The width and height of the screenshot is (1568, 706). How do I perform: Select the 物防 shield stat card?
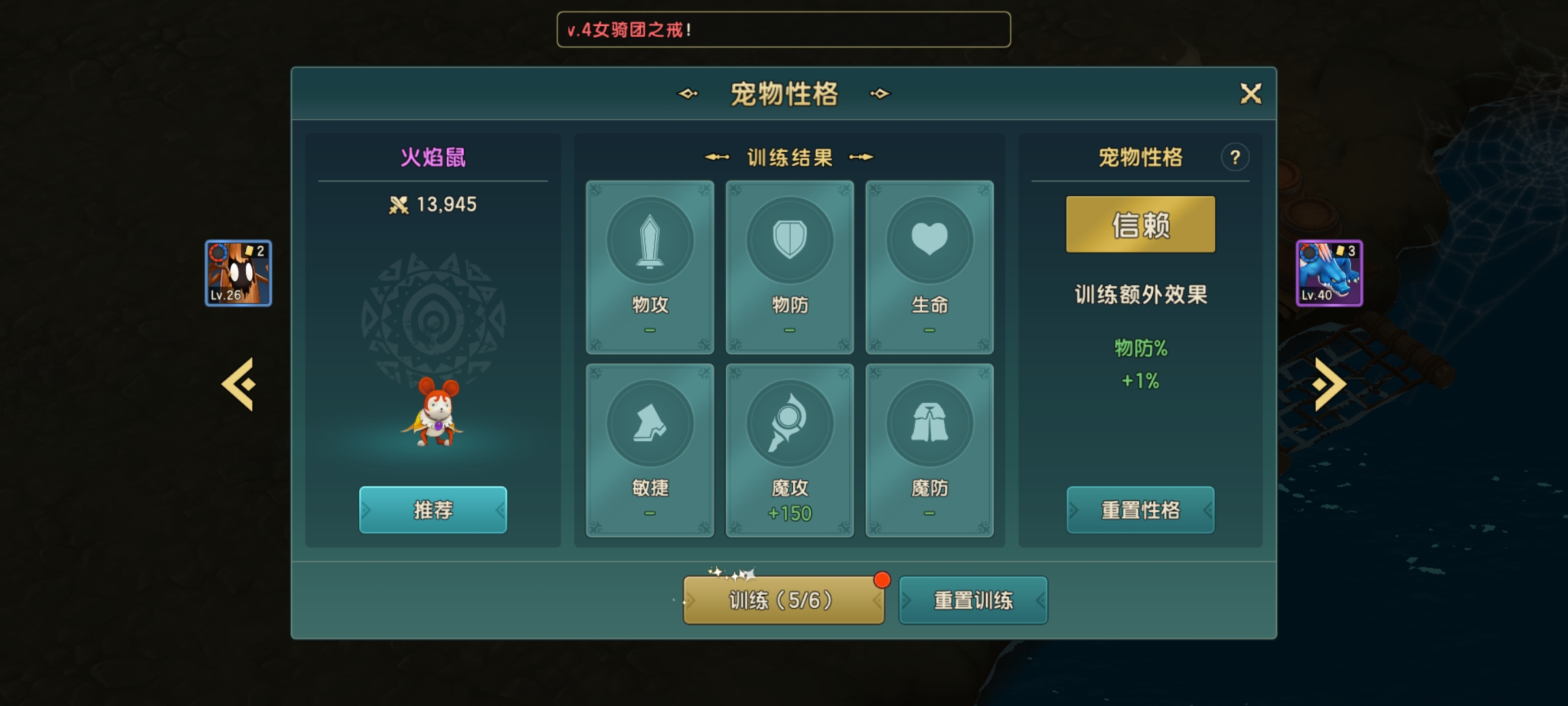(x=789, y=267)
